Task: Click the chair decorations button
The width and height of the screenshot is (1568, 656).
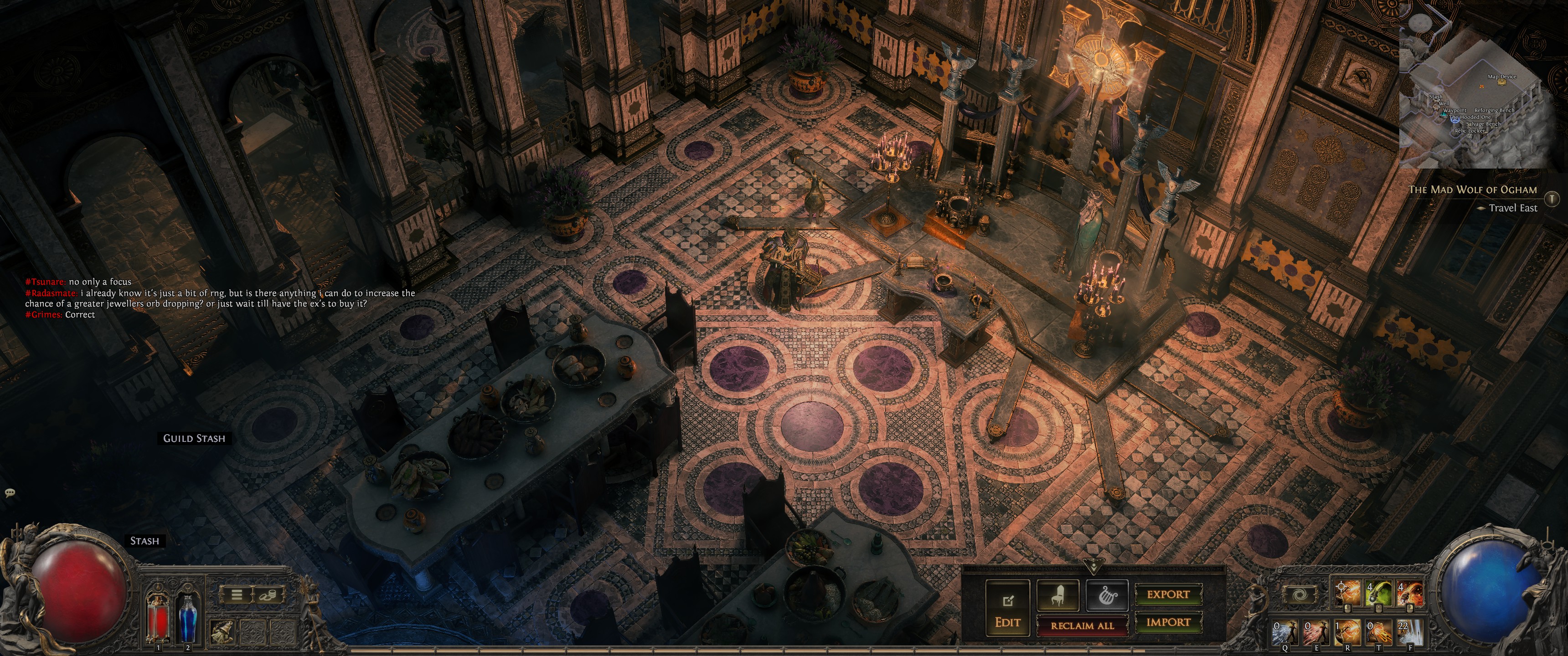Action: (1058, 595)
